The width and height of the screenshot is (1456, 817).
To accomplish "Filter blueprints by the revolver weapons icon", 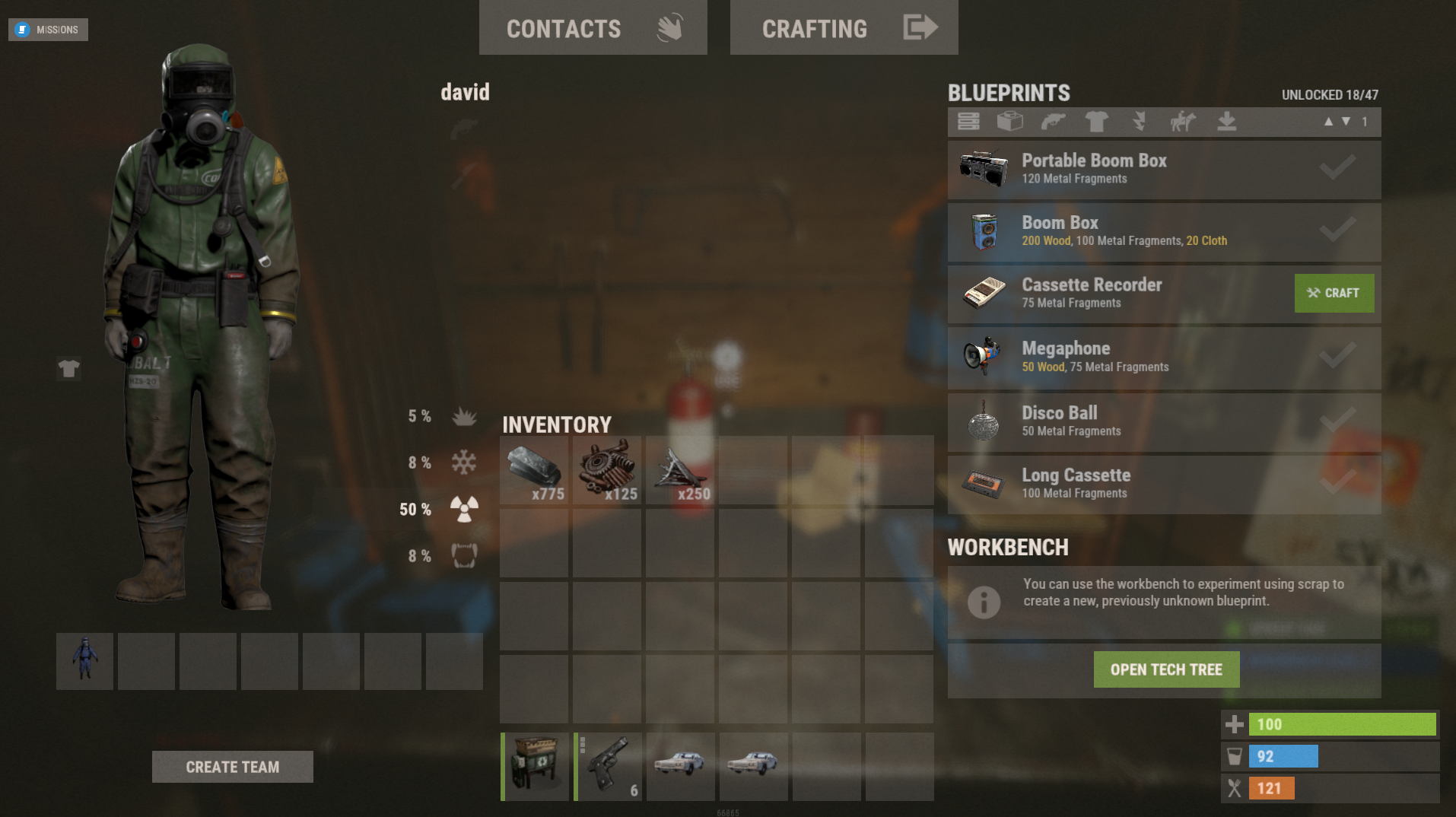I will click(x=1053, y=122).
